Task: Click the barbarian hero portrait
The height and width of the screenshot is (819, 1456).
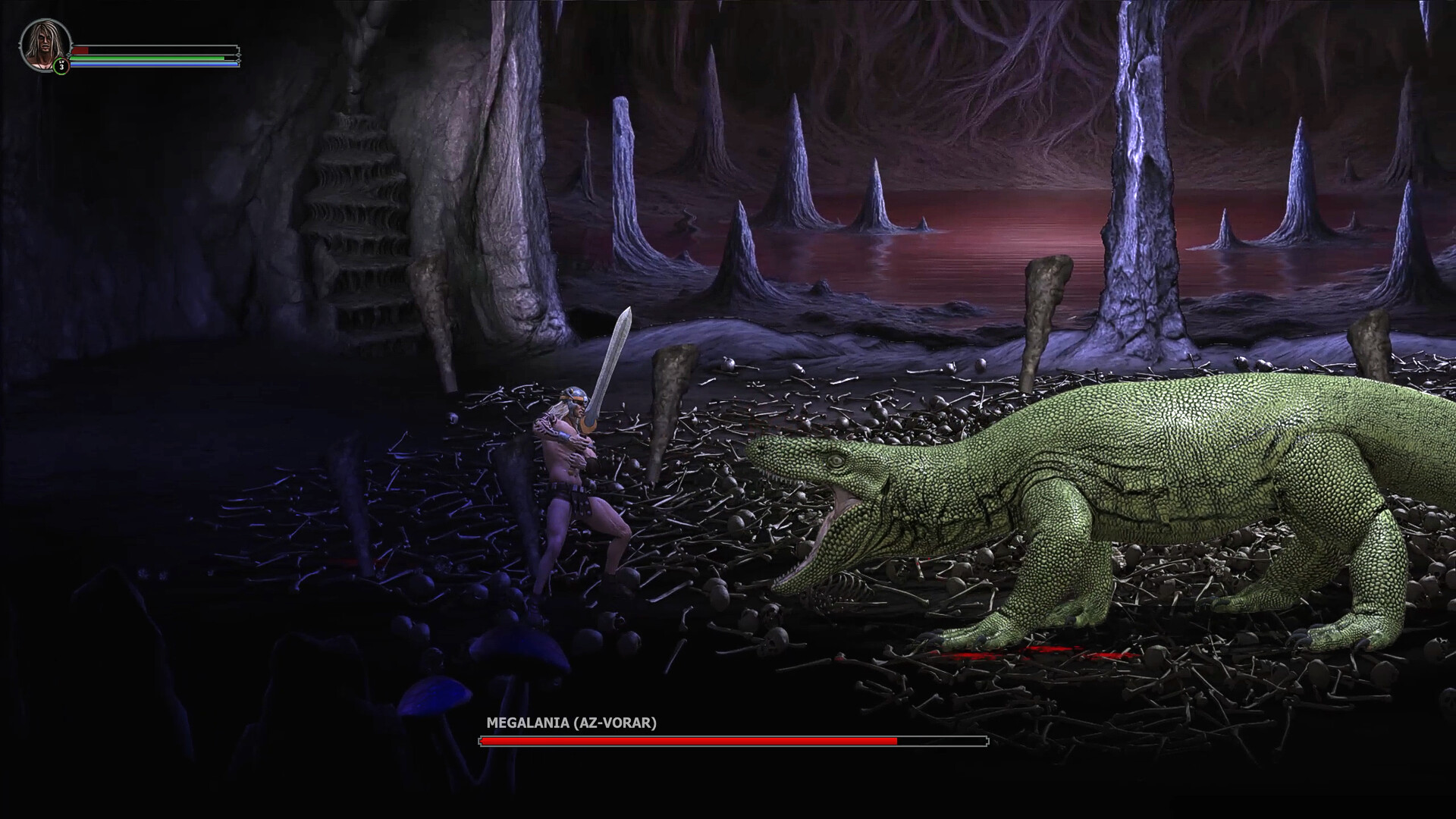Action: pos(44,44)
